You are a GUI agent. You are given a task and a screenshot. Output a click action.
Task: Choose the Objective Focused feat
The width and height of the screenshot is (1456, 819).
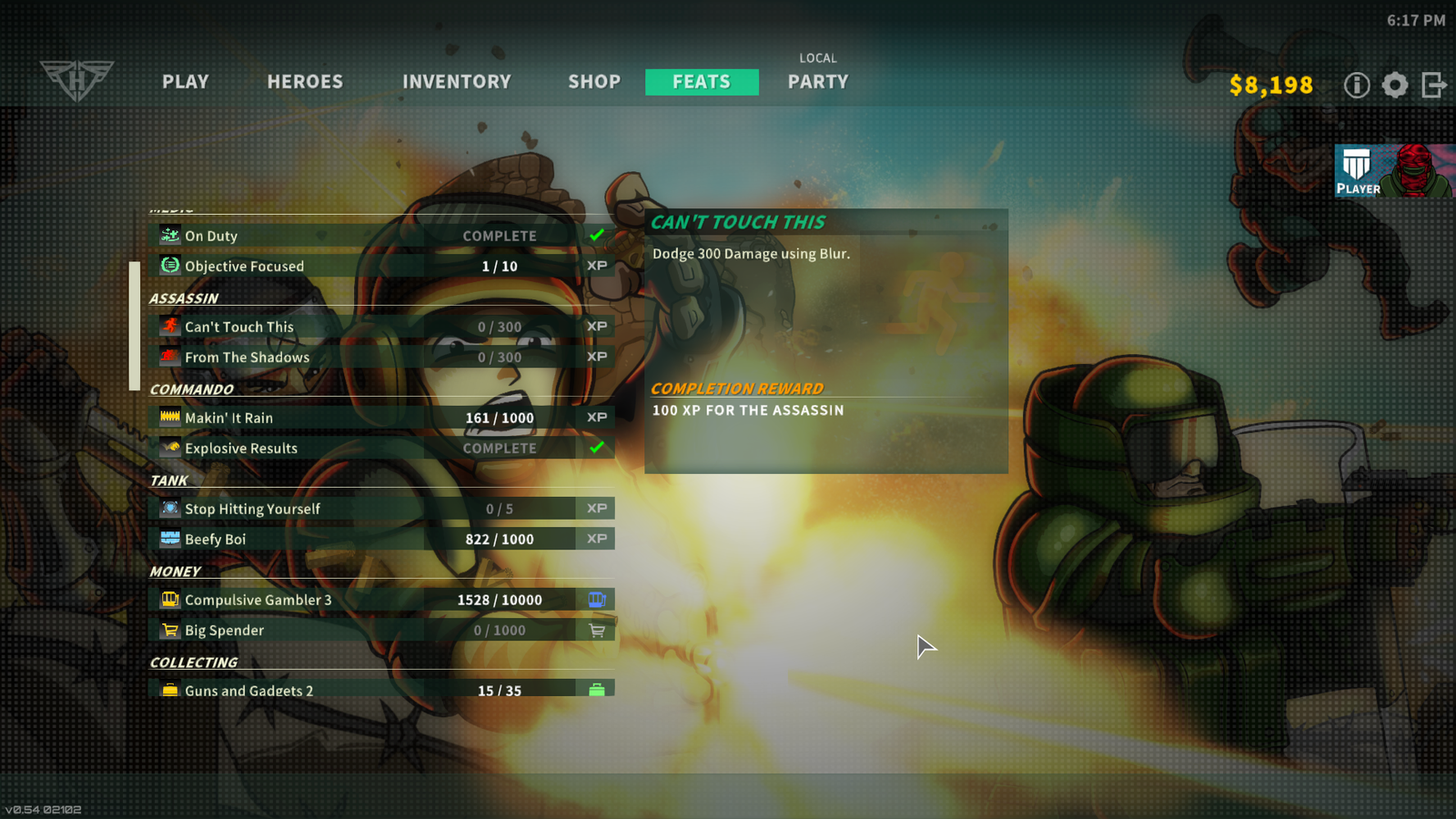tap(381, 266)
